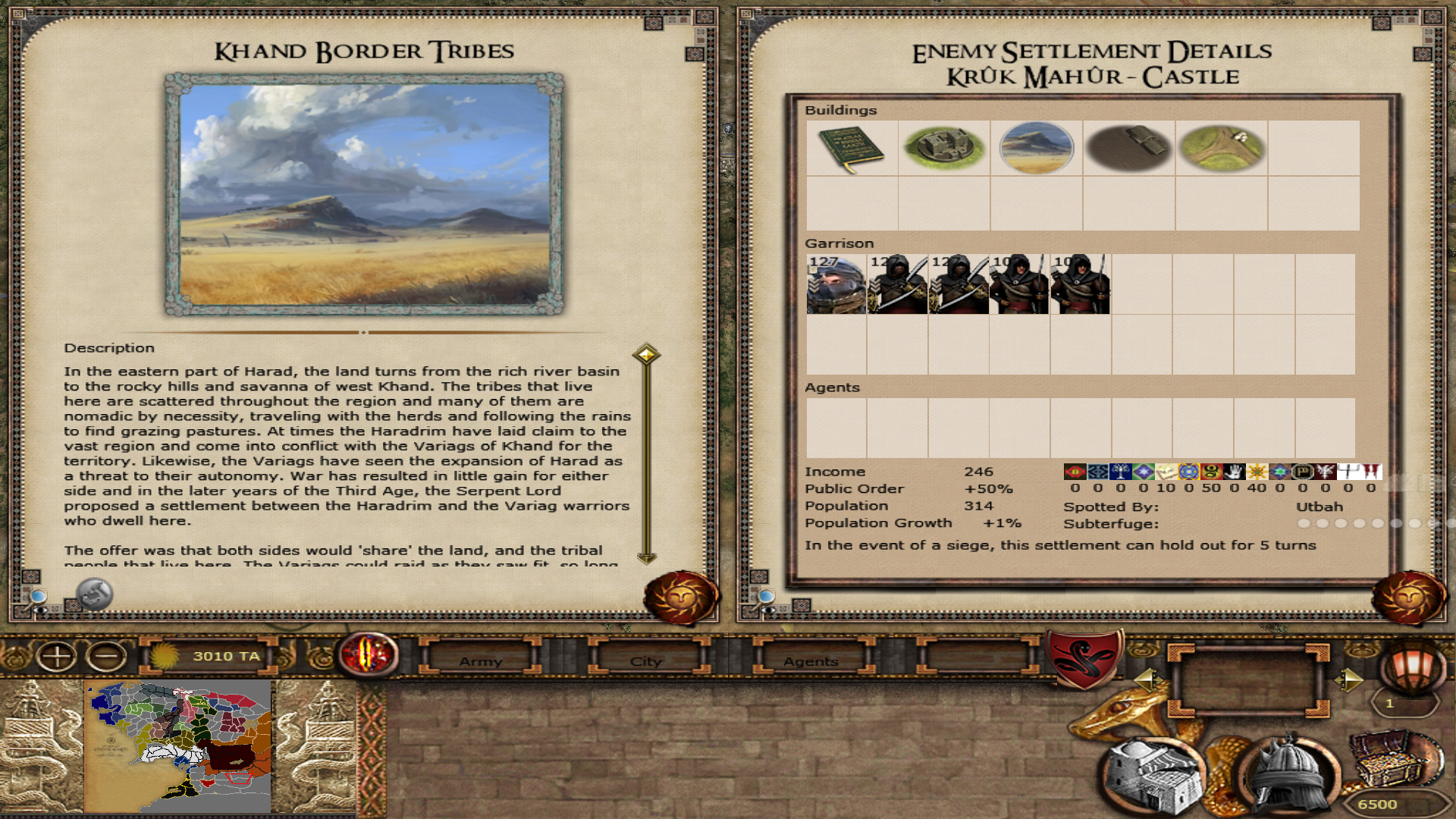The image size is (1456, 819).
Task: Select the first garrison unit with helmet
Action: (x=836, y=284)
